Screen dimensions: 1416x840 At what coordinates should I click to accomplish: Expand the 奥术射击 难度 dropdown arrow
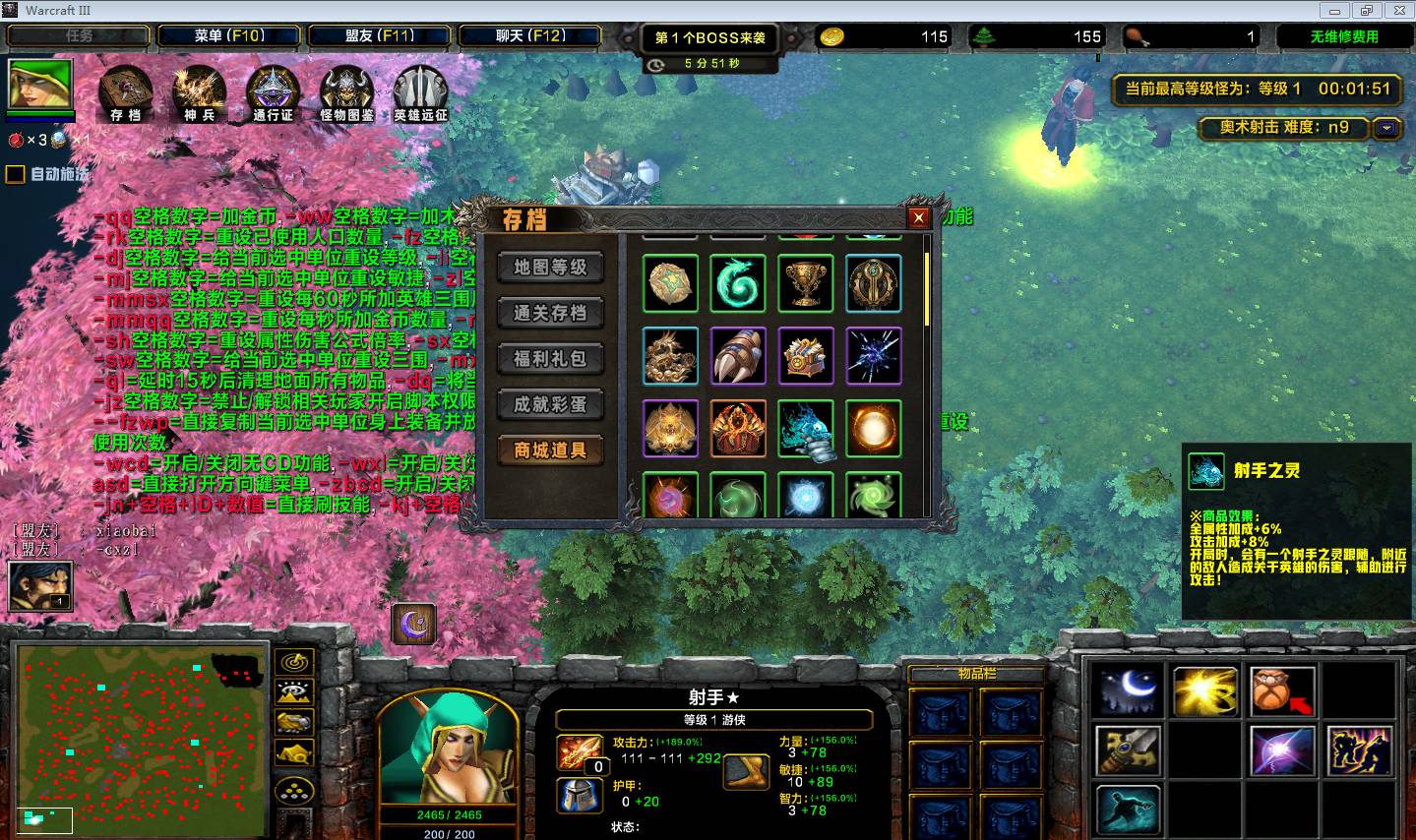(1386, 128)
